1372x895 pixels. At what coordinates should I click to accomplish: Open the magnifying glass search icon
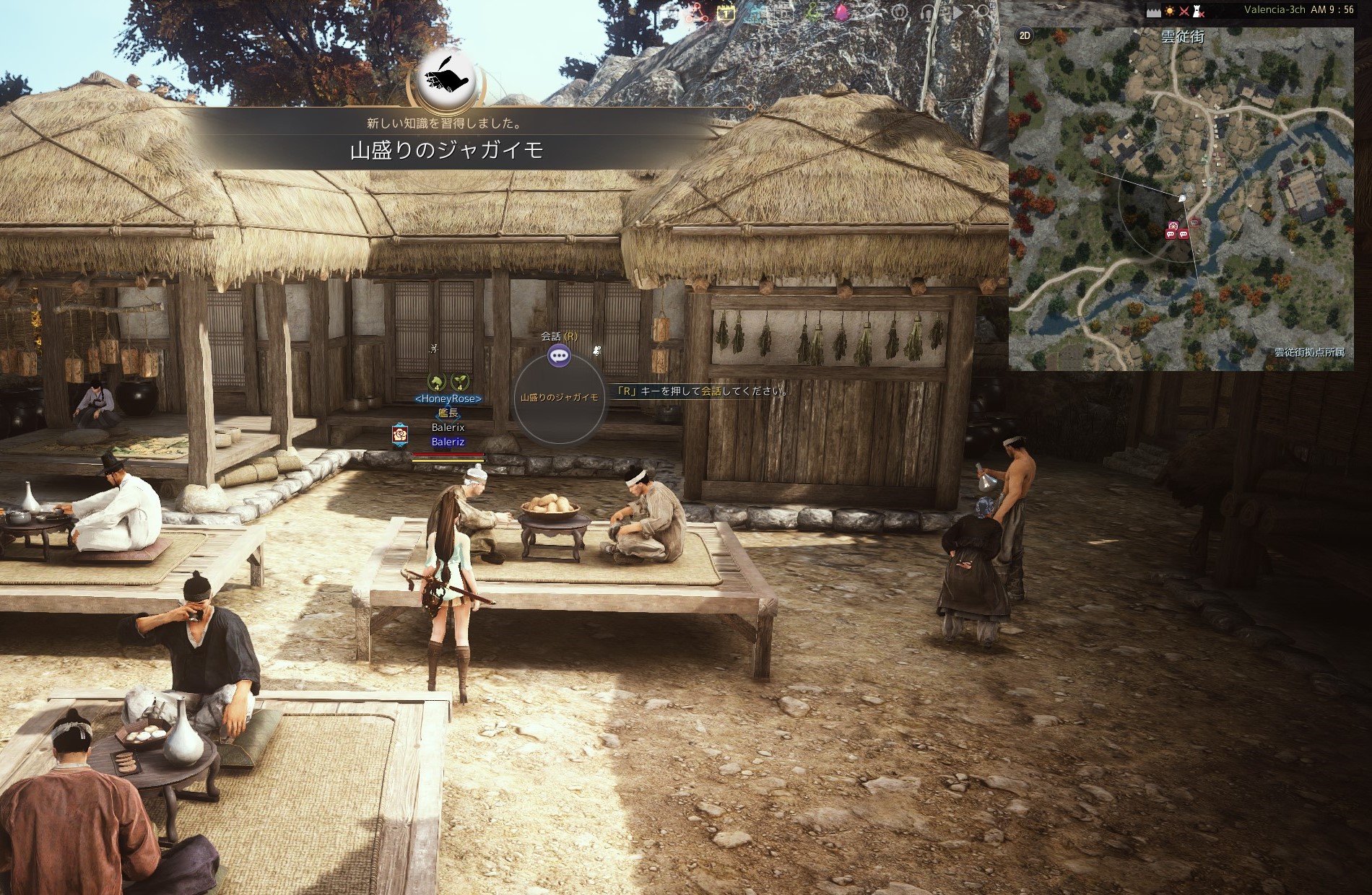click(984, 12)
